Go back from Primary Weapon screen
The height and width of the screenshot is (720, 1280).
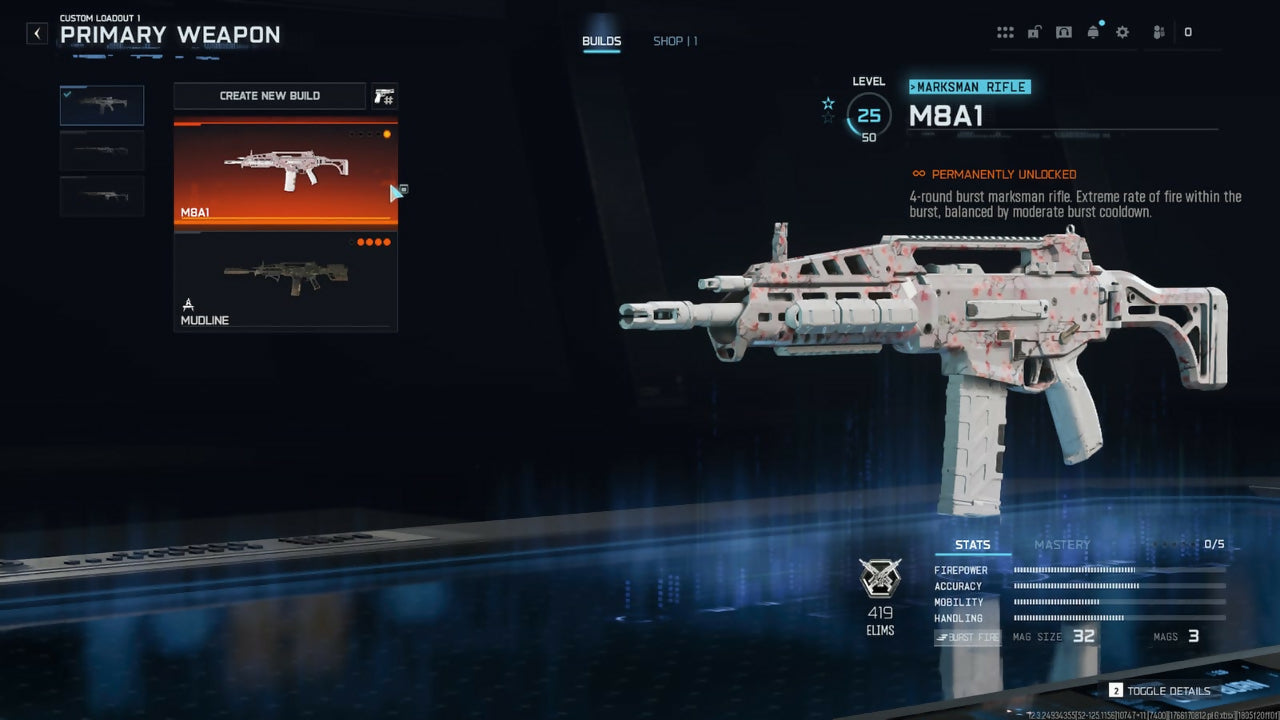(37, 34)
